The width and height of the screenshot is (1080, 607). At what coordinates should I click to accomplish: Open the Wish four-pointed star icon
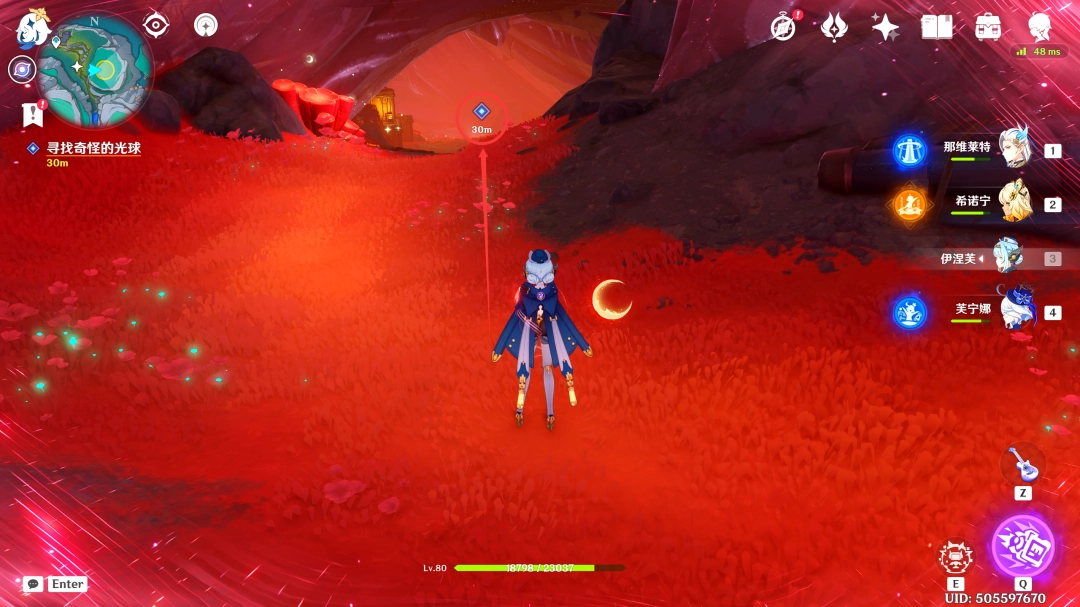pos(885,27)
